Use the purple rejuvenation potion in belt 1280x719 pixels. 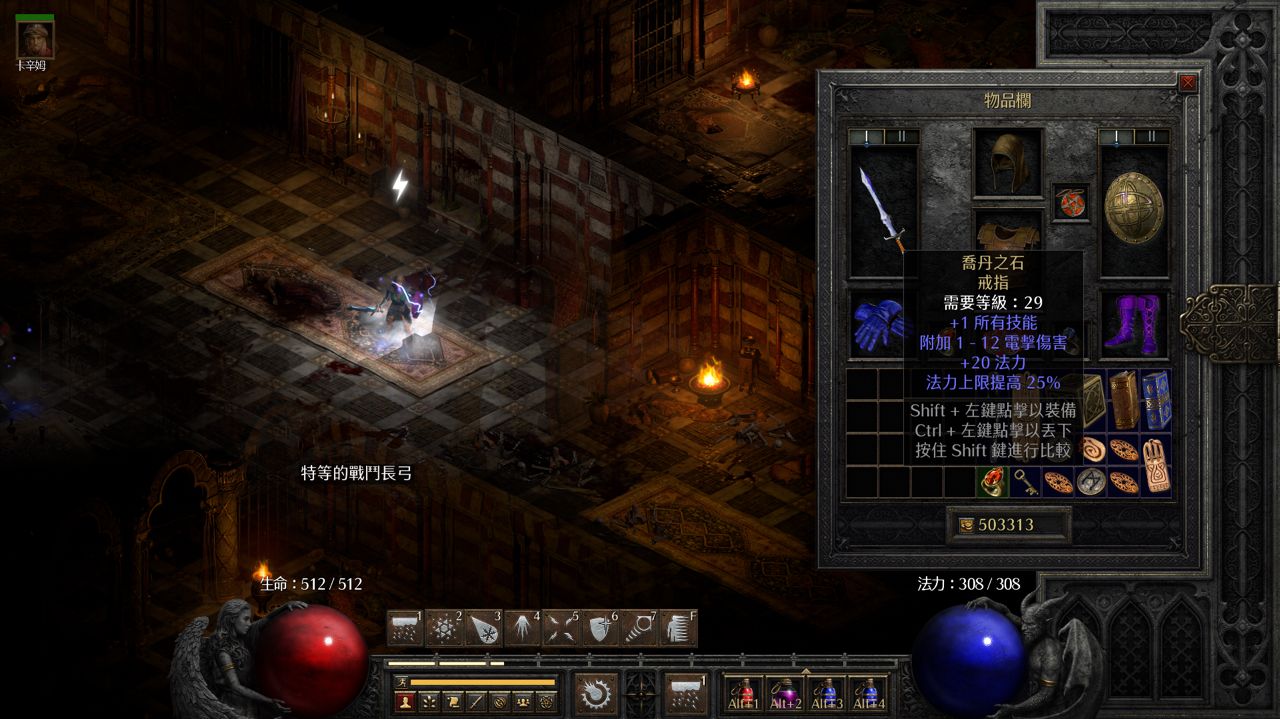pyautogui.click(x=786, y=691)
